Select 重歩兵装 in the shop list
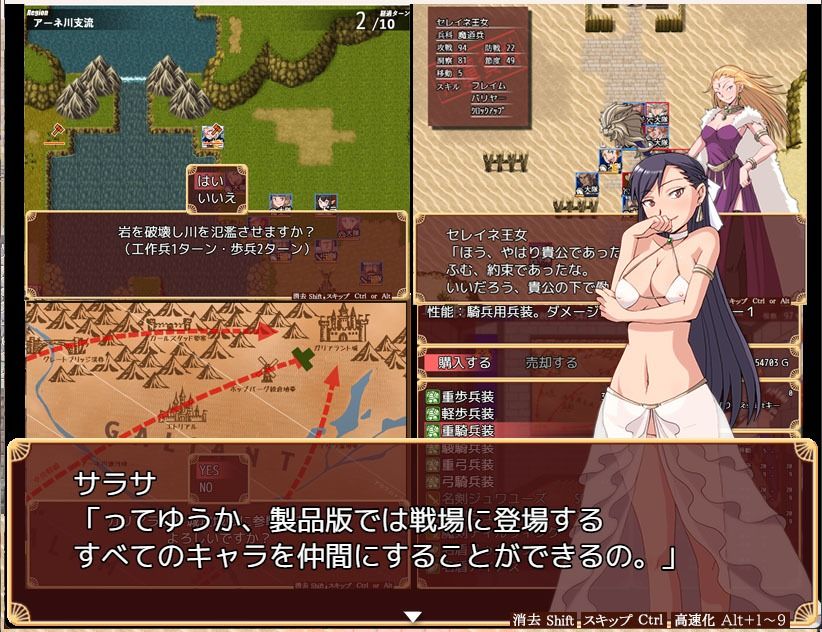The image size is (822, 632). pos(467,396)
